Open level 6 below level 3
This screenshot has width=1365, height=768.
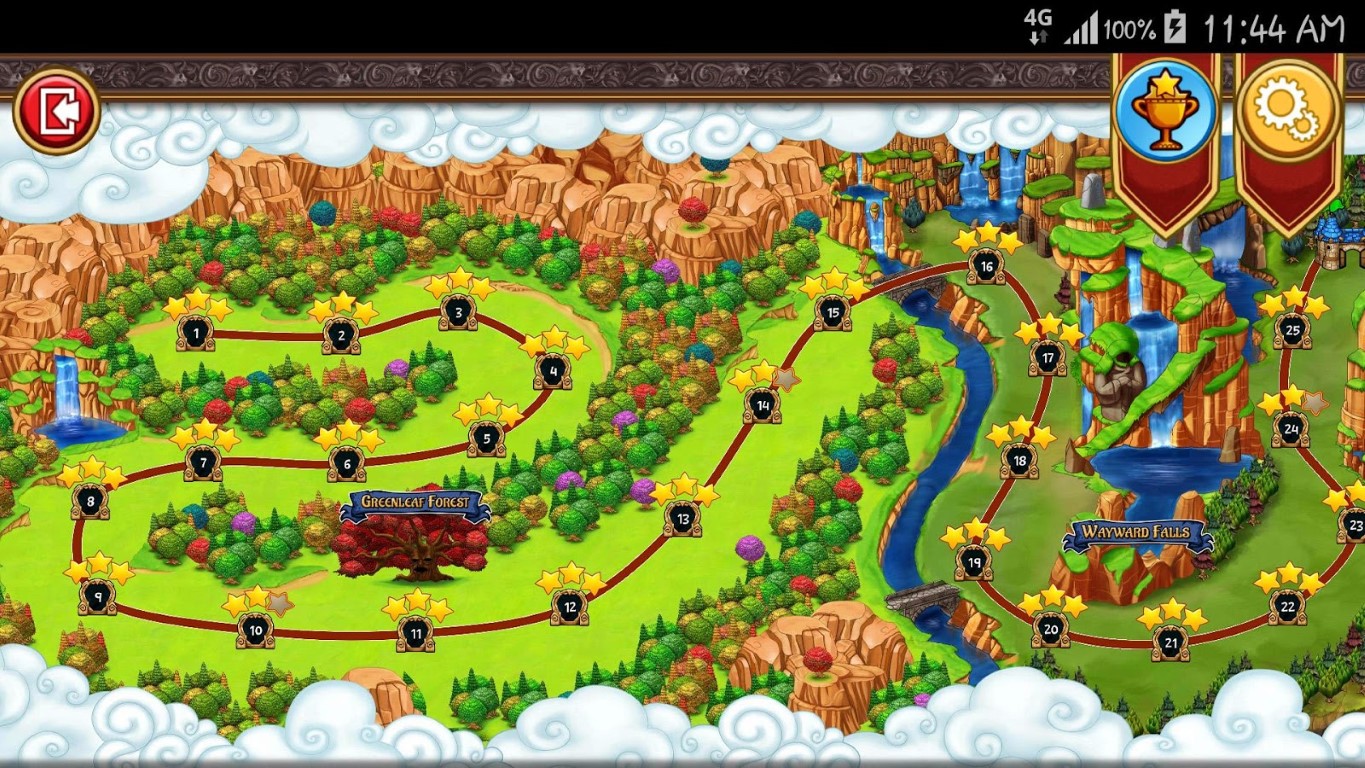pos(347,464)
